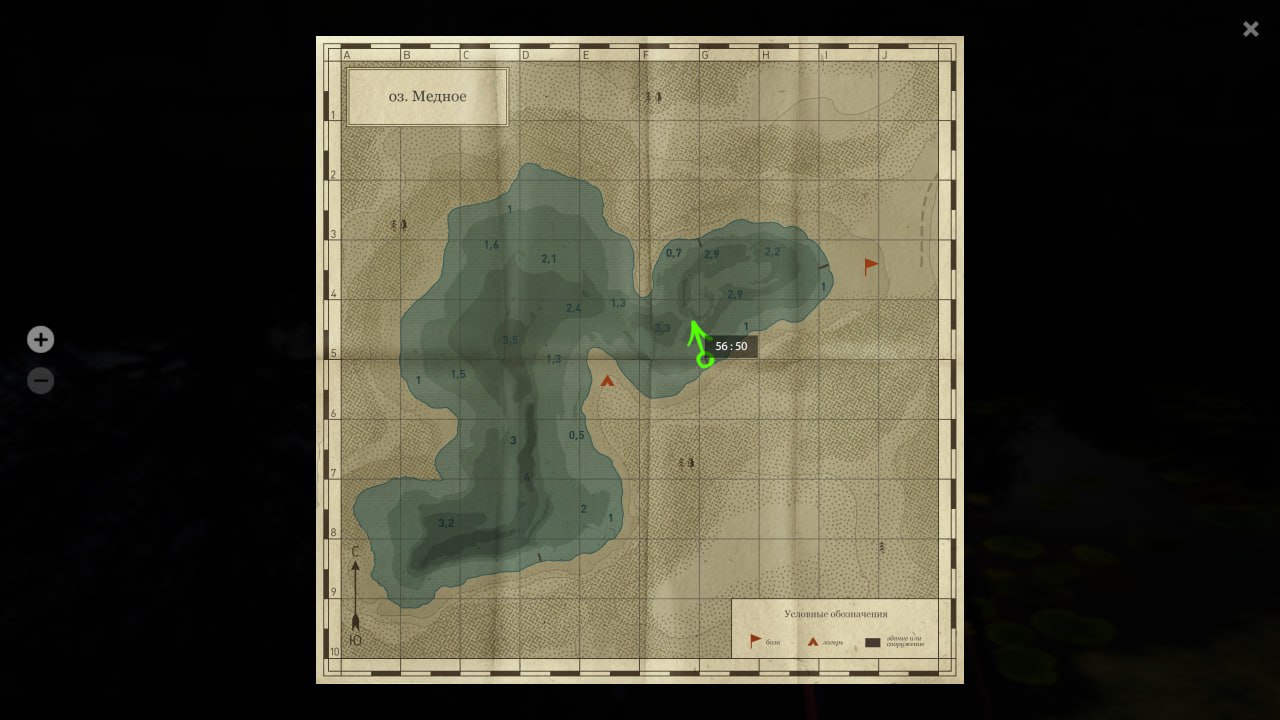1280x720 pixels.
Task: Select the orange camp tent marker
Action: (607, 380)
